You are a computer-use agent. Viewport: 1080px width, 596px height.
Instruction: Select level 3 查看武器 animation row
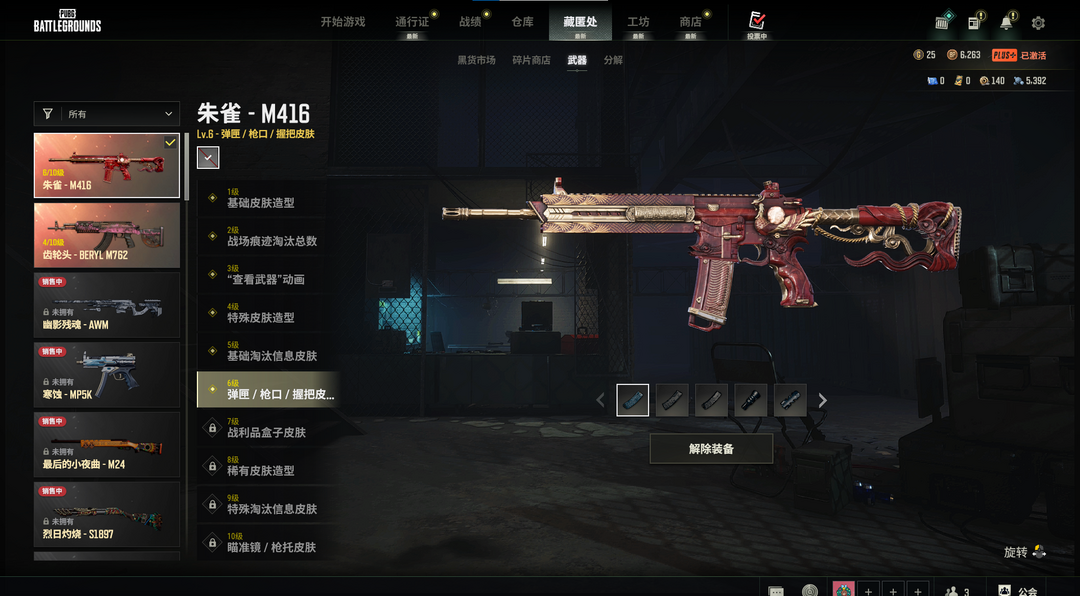pyautogui.click(x=268, y=275)
